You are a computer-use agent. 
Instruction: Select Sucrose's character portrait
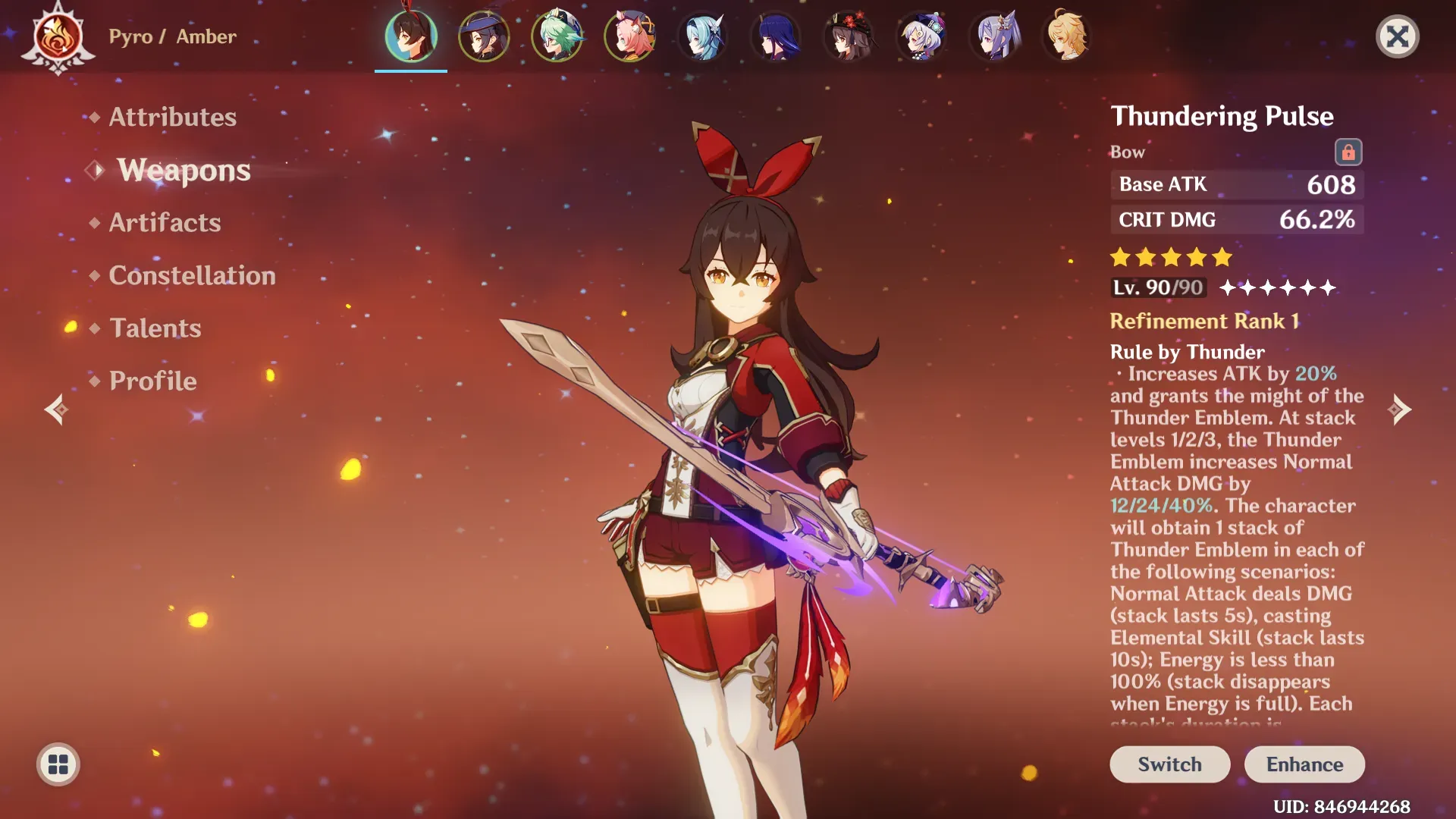point(557,36)
